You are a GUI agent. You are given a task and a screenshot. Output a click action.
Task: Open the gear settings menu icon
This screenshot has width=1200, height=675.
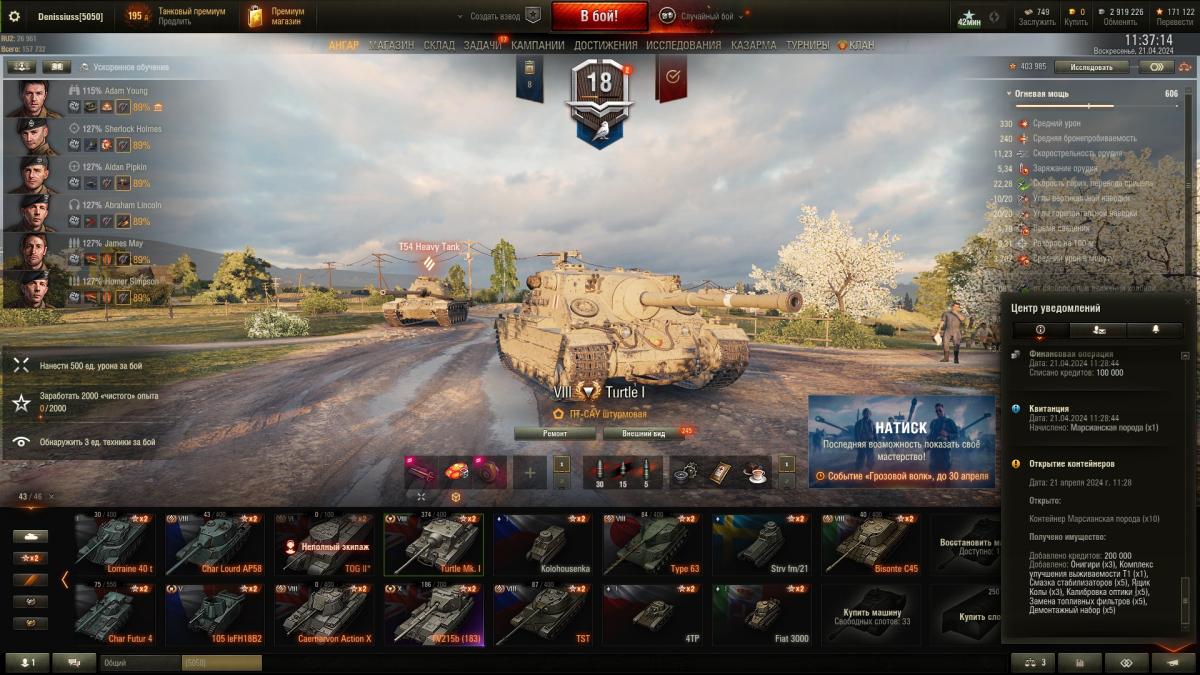(15, 16)
